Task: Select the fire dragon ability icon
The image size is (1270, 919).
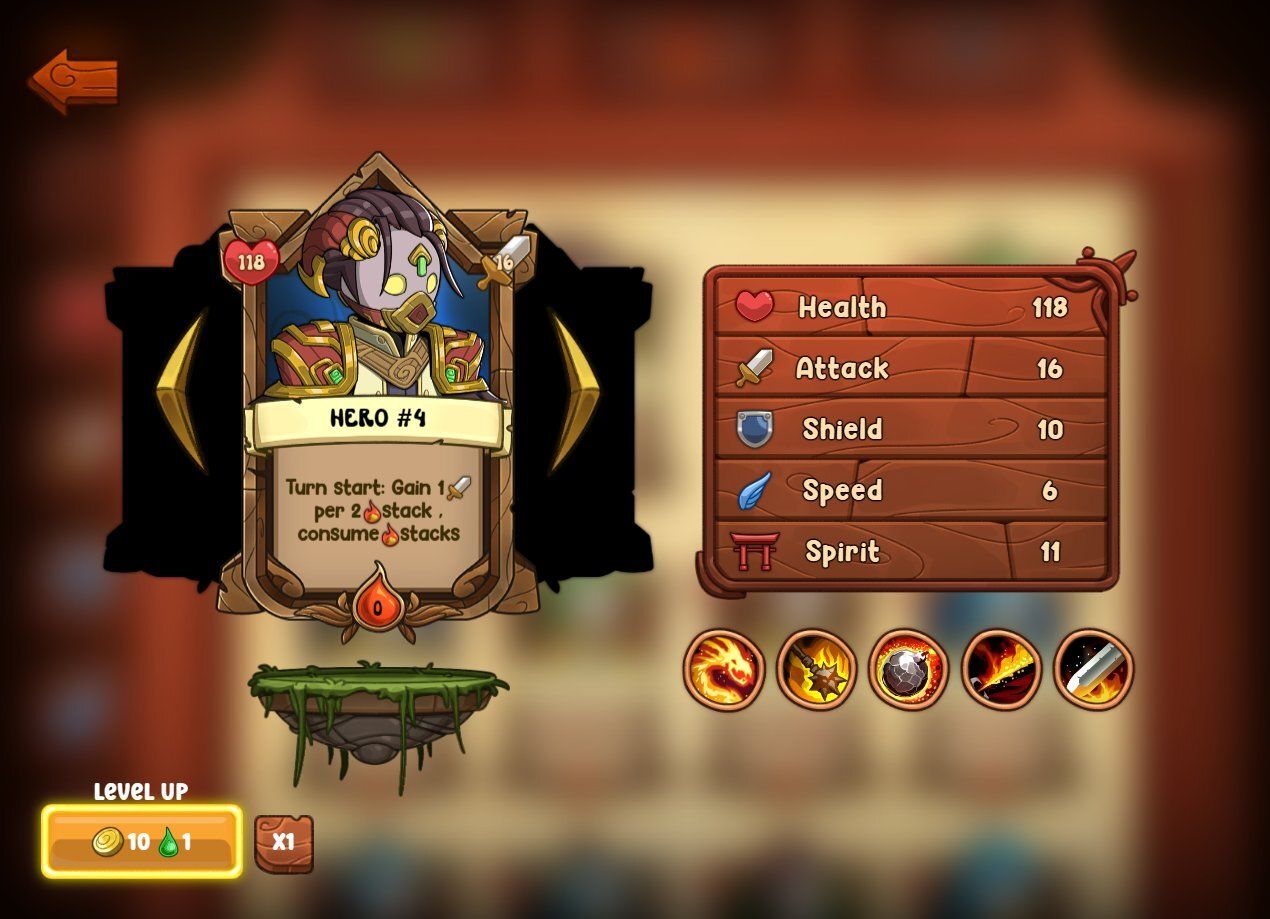Action: click(x=724, y=669)
